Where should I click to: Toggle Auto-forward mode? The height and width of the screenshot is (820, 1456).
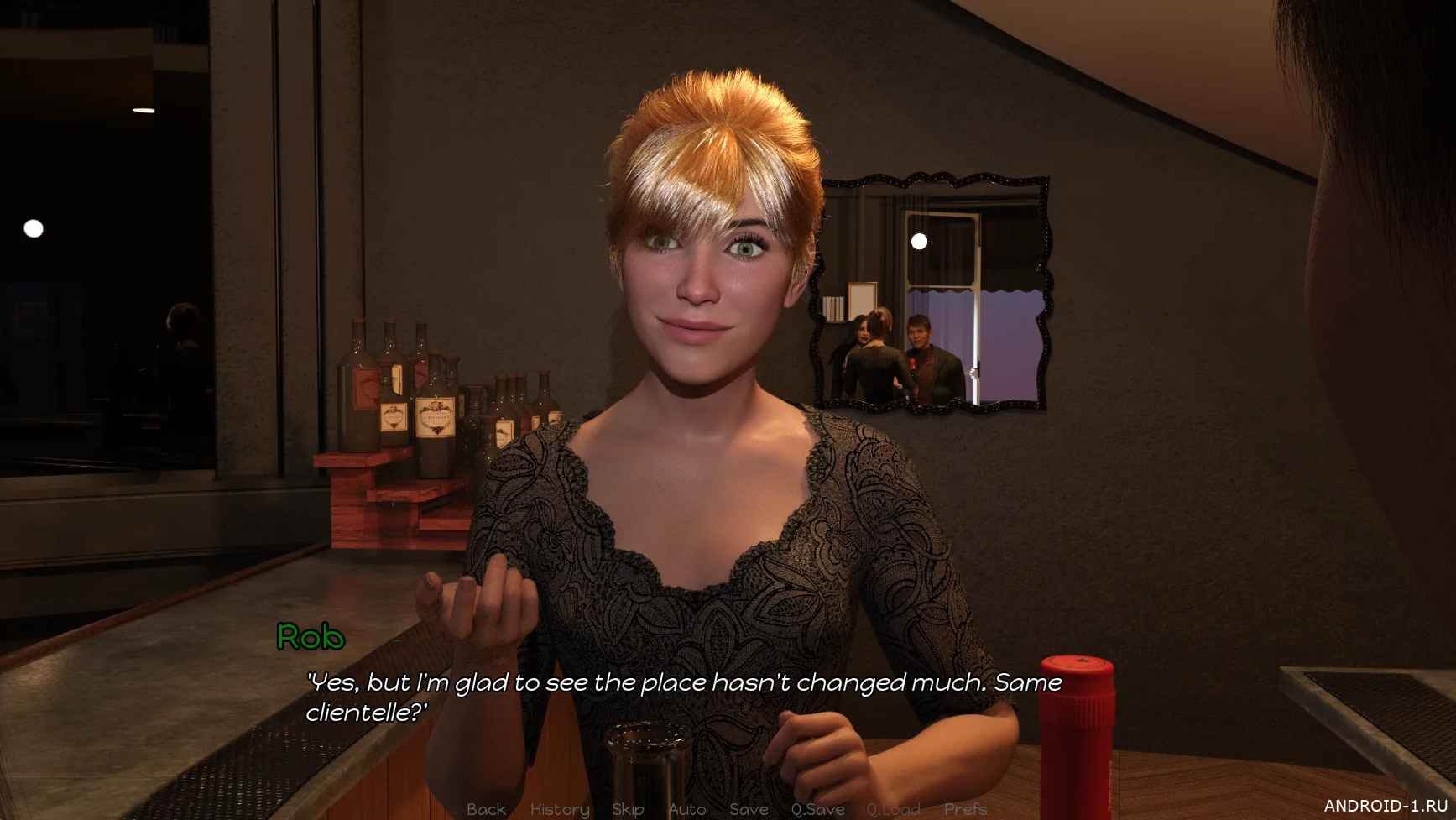point(687,809)
